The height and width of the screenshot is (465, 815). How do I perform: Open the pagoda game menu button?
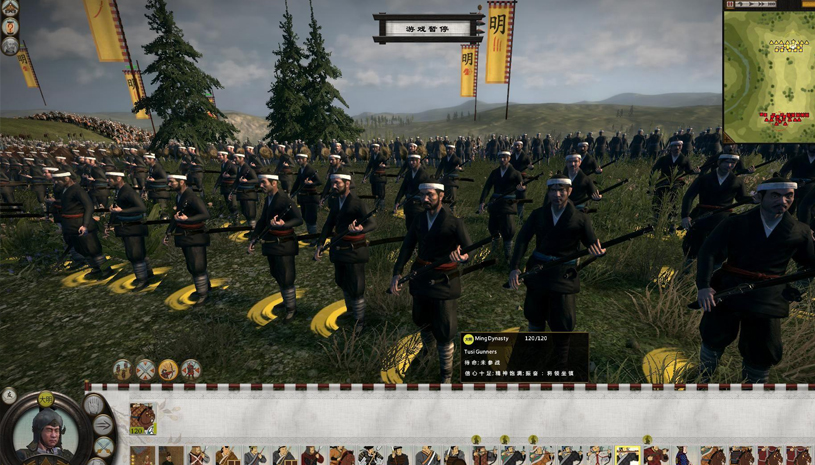[10, 9]
